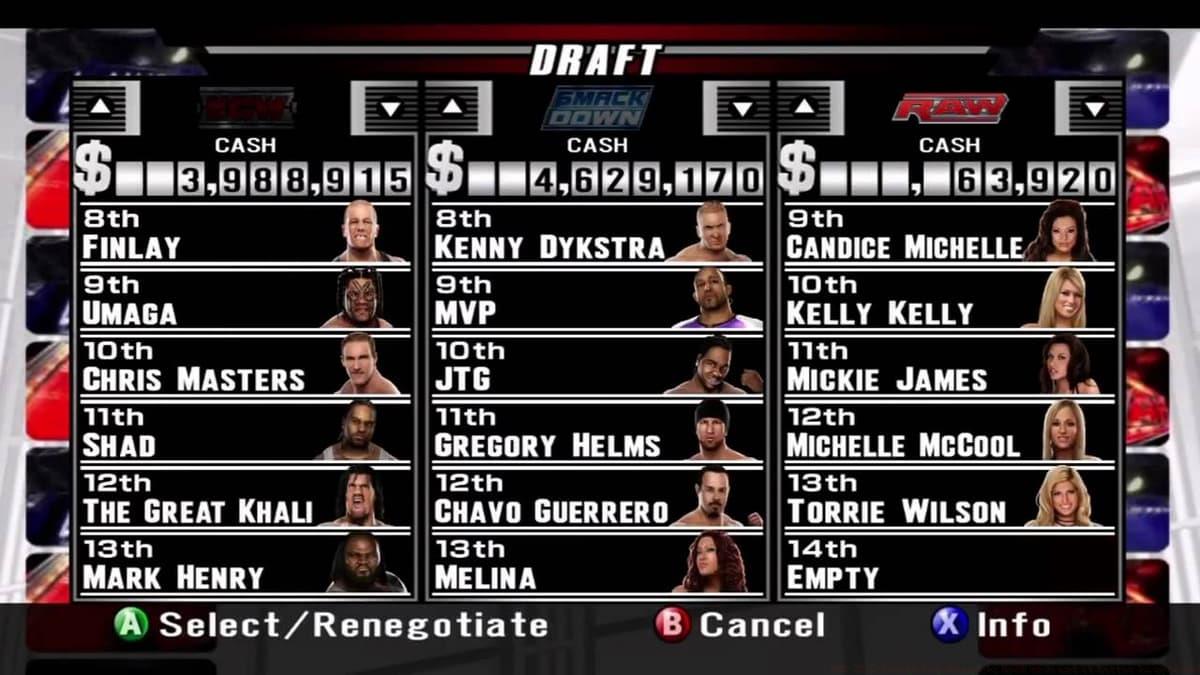Click the SmackDown column down arrow

click(741, 108)
